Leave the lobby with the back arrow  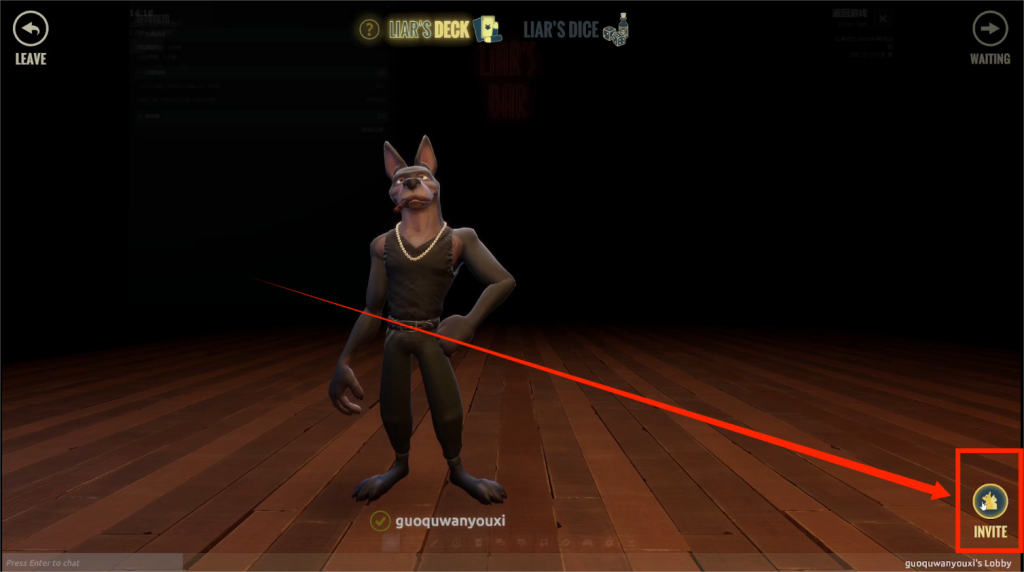[x=30, y=29]
